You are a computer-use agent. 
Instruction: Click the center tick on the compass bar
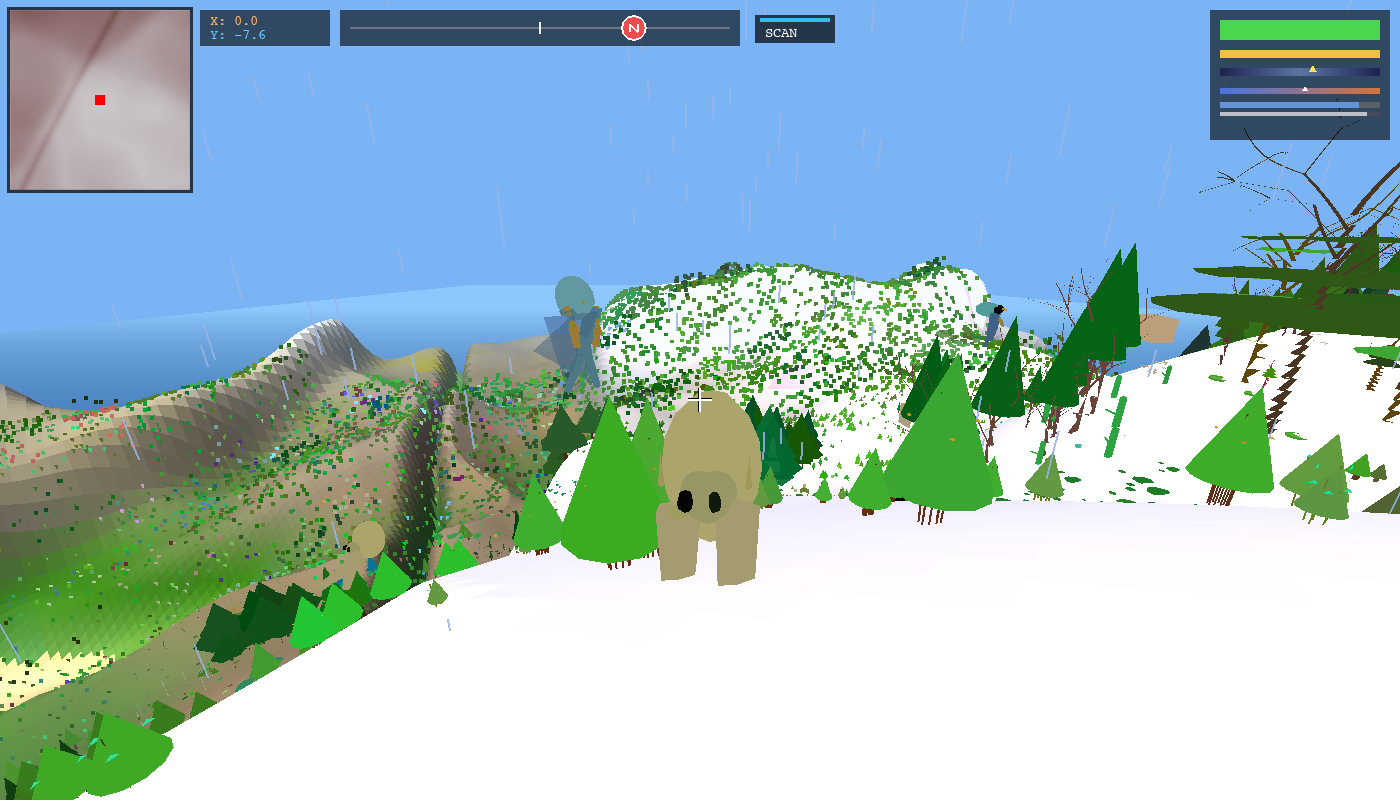coord(540,28)
